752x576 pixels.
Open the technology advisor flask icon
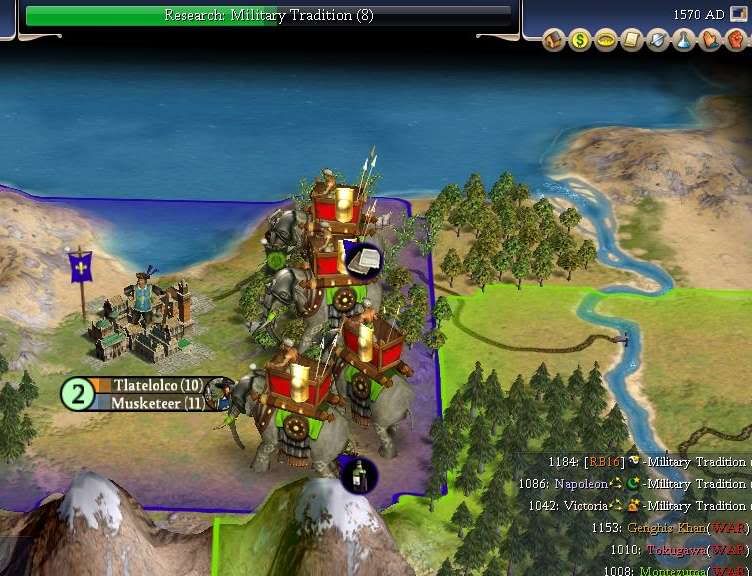683,41
